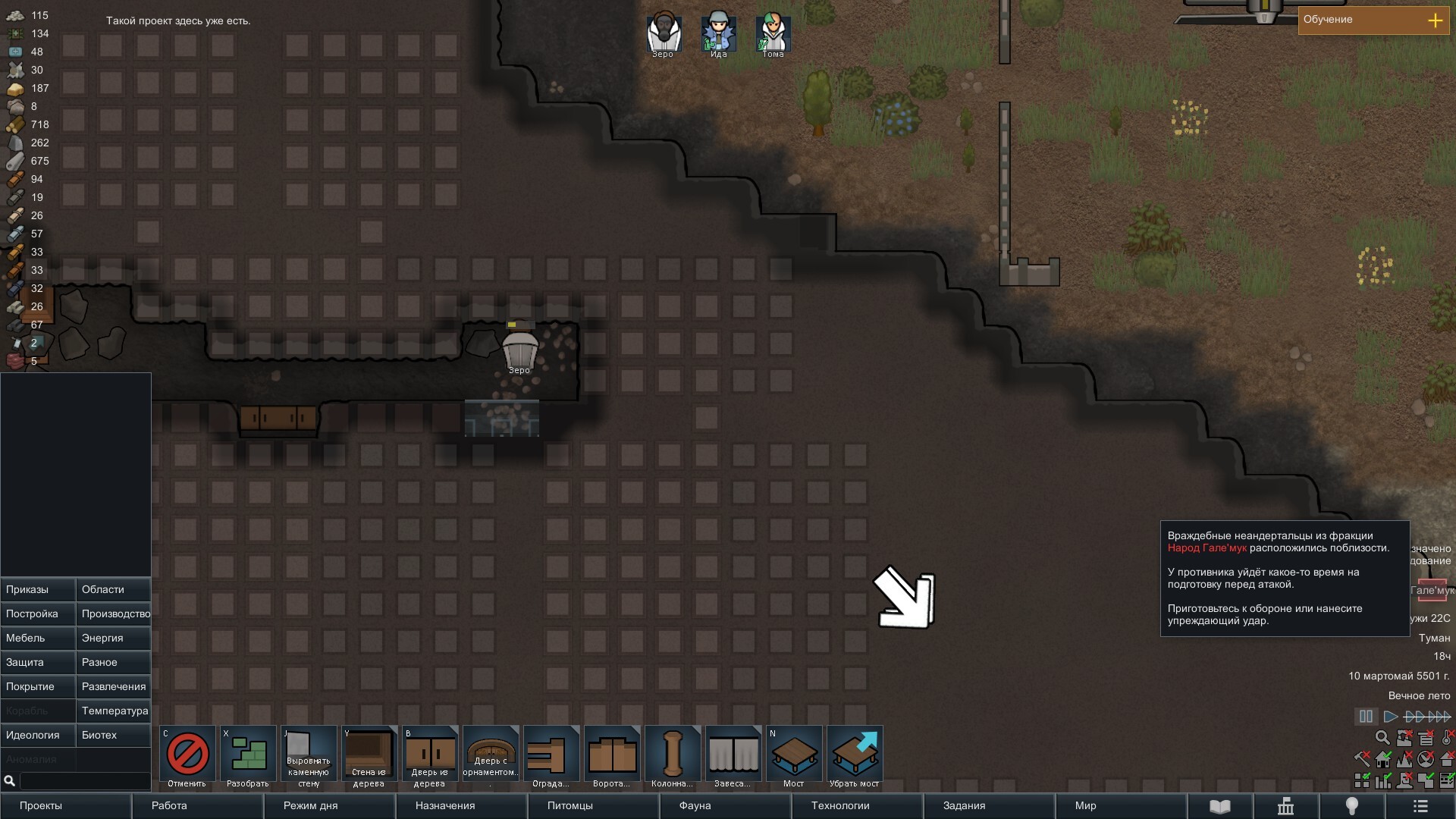The image size is (1456, 819).
Task: Choose the Колонна column structure
Action: [x=673, y=755]
